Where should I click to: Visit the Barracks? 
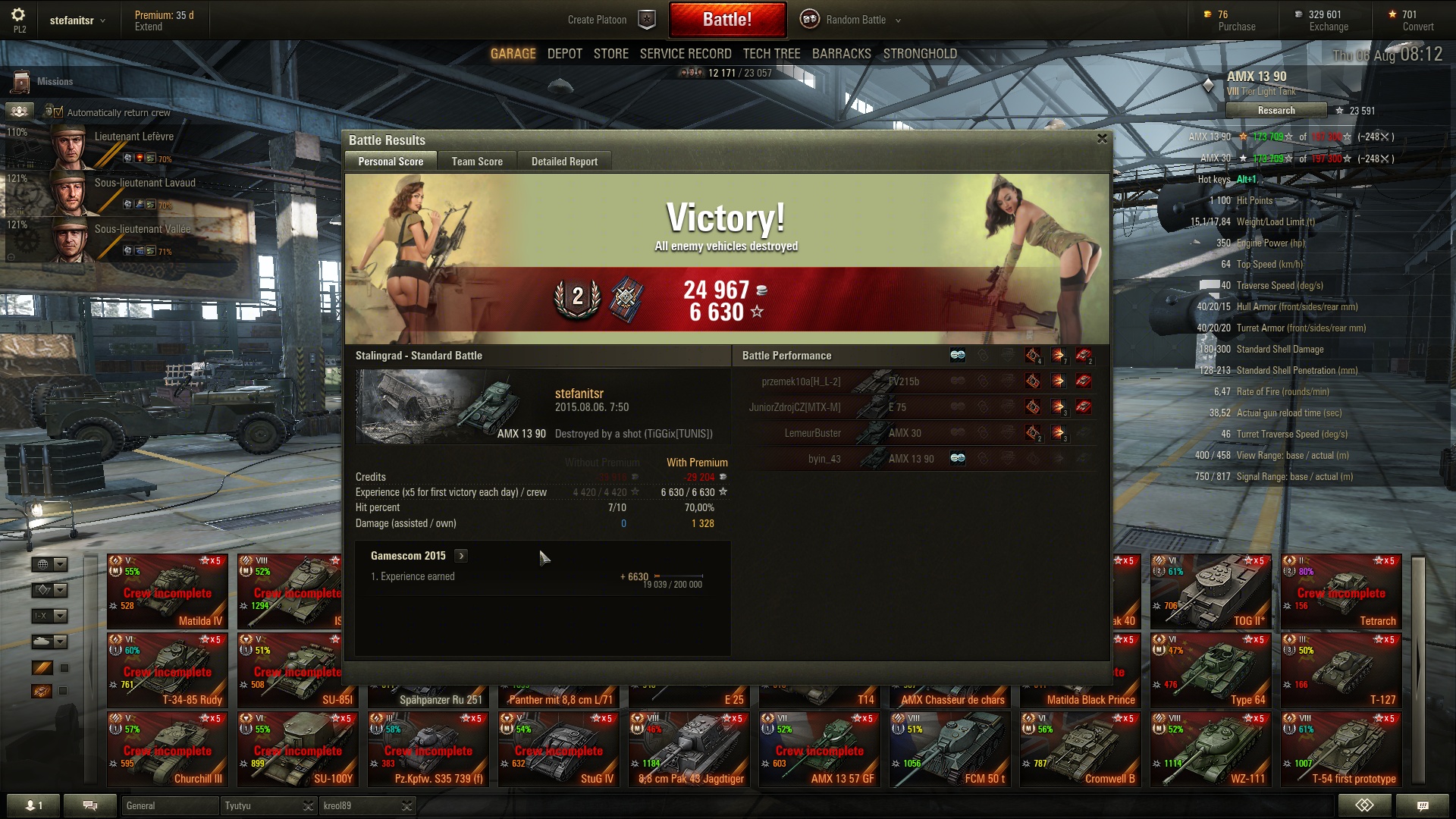click(x=841, y=54)
